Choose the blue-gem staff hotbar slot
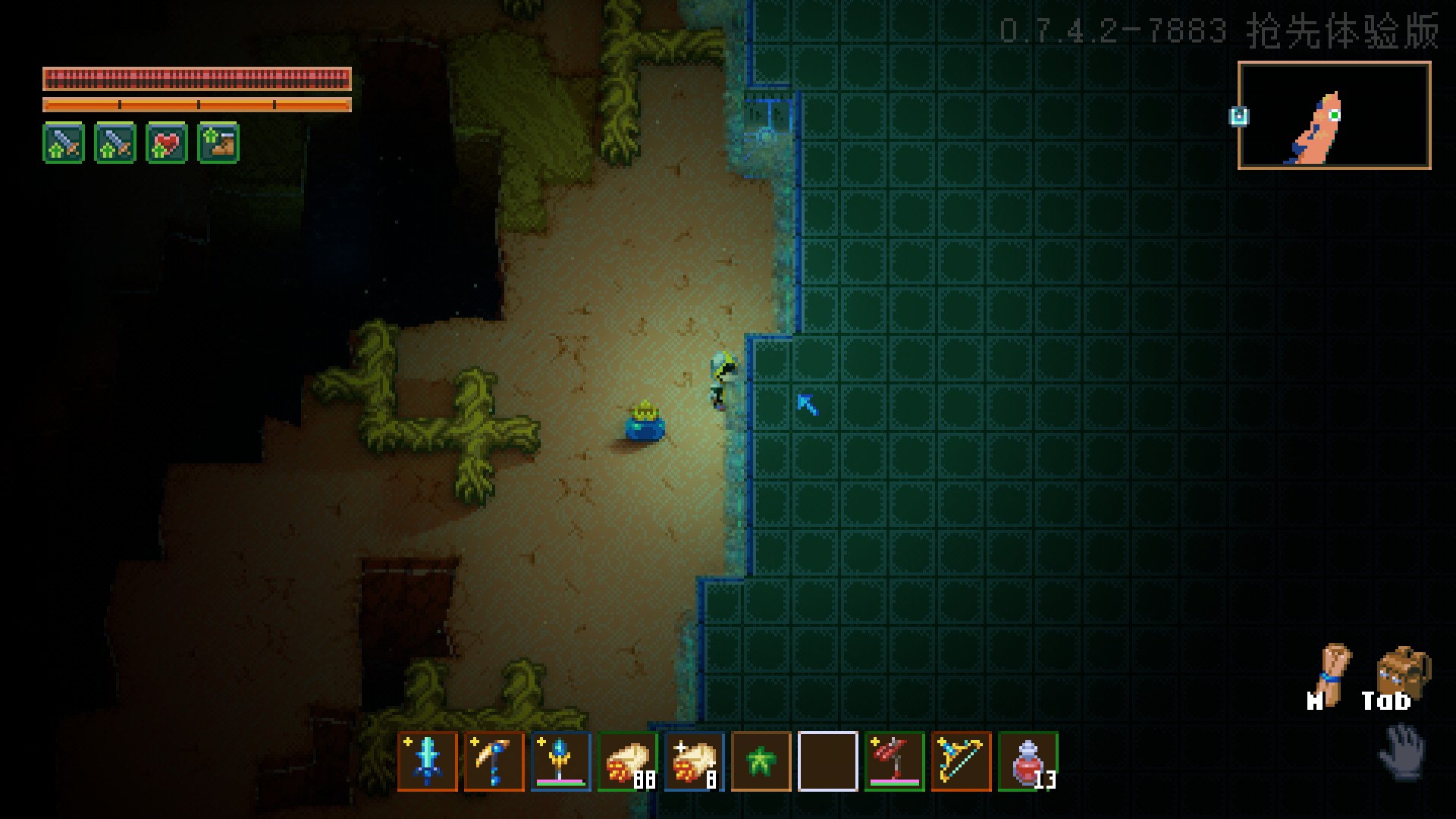Screen dimensions: 1456x819 click(x=561, y=761)
